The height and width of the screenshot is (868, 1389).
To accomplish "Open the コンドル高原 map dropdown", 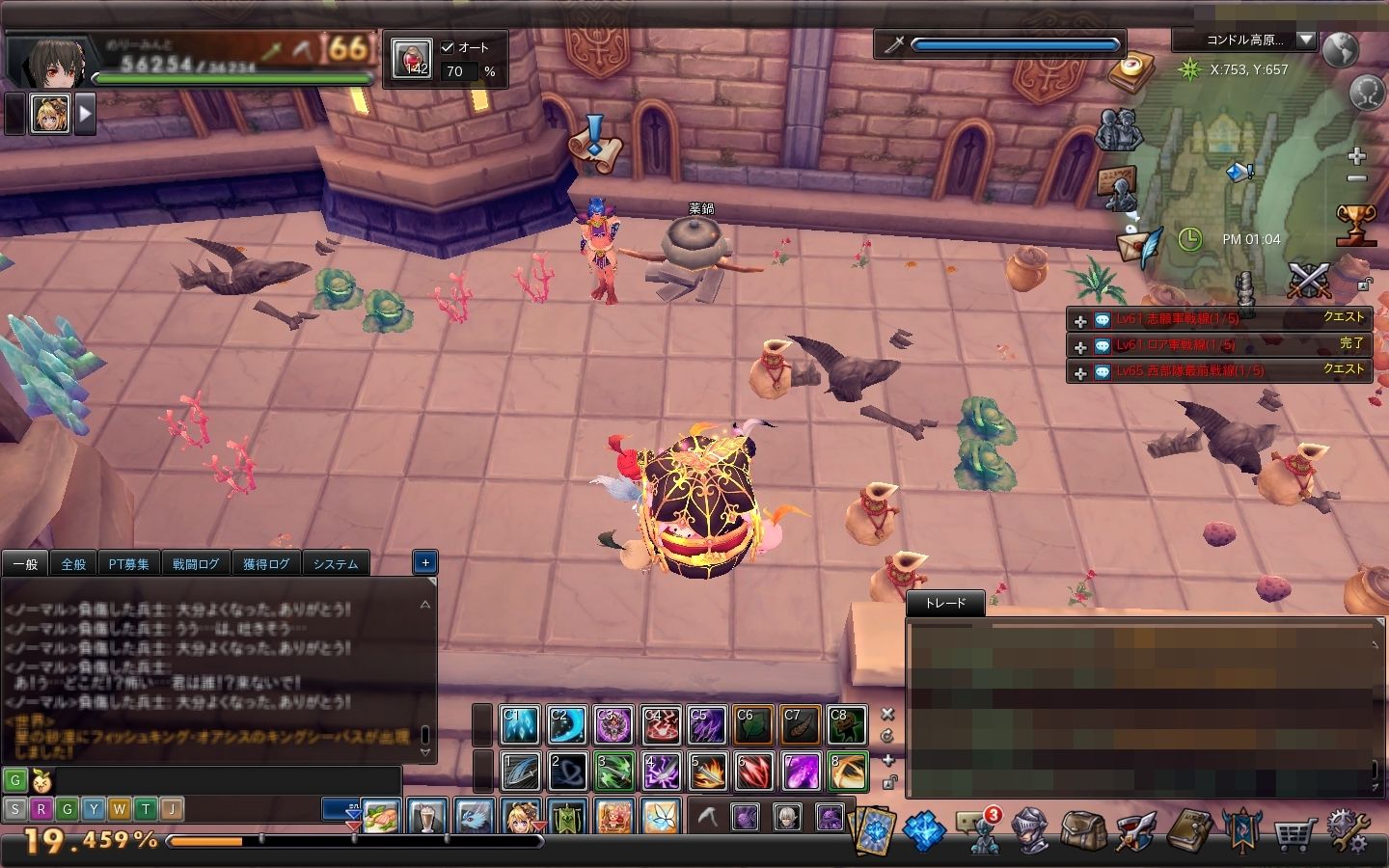I will [1306, 40].
